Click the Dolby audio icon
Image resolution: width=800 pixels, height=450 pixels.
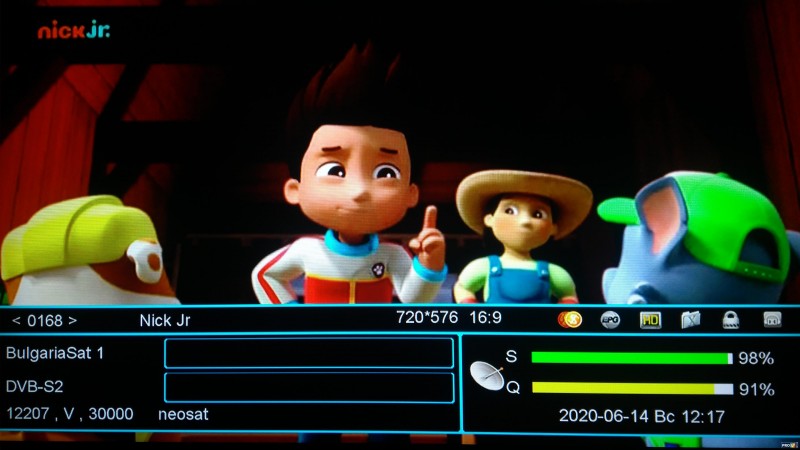click(x=771, y=320)
